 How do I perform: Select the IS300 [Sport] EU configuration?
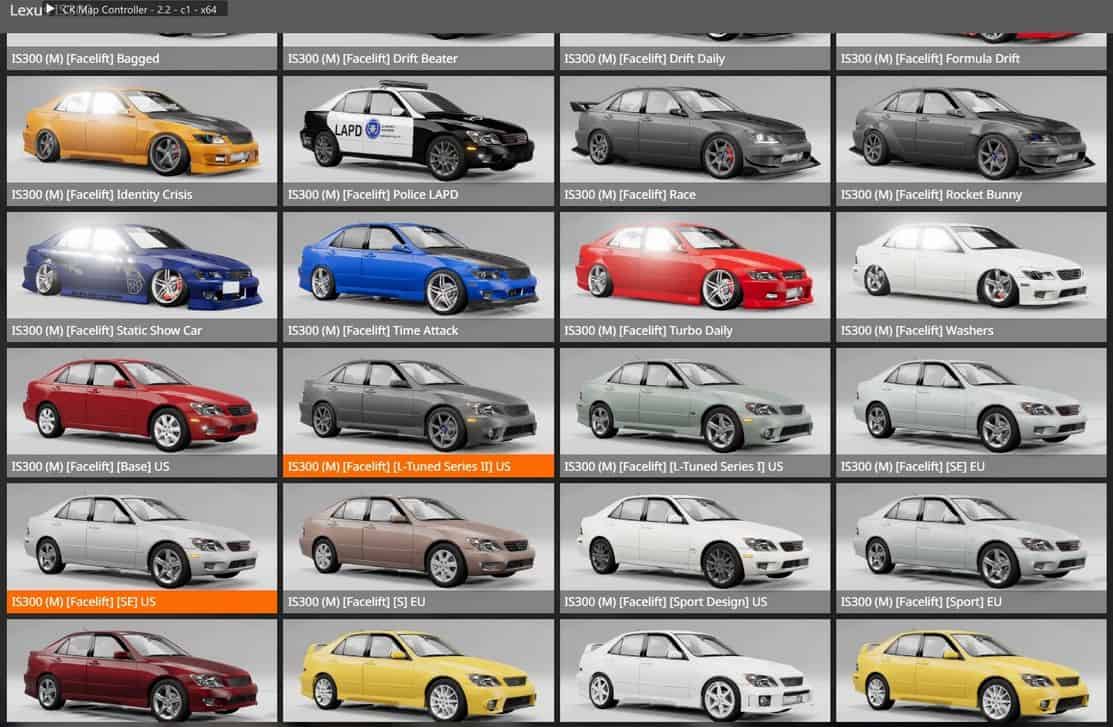(x=971, y=538)
